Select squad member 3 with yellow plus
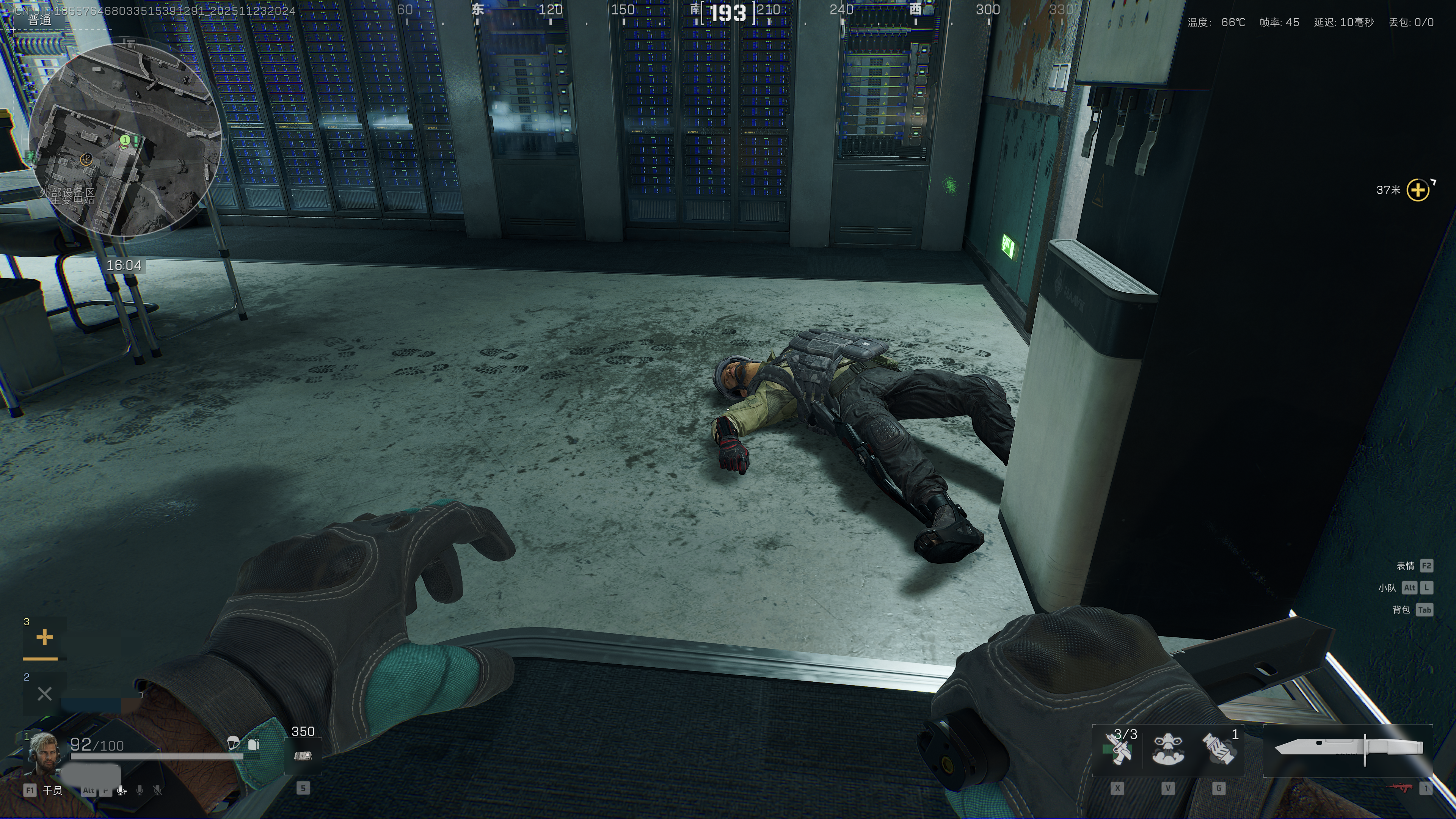This screenshot has width=1456, height=819. pos(44,638)
